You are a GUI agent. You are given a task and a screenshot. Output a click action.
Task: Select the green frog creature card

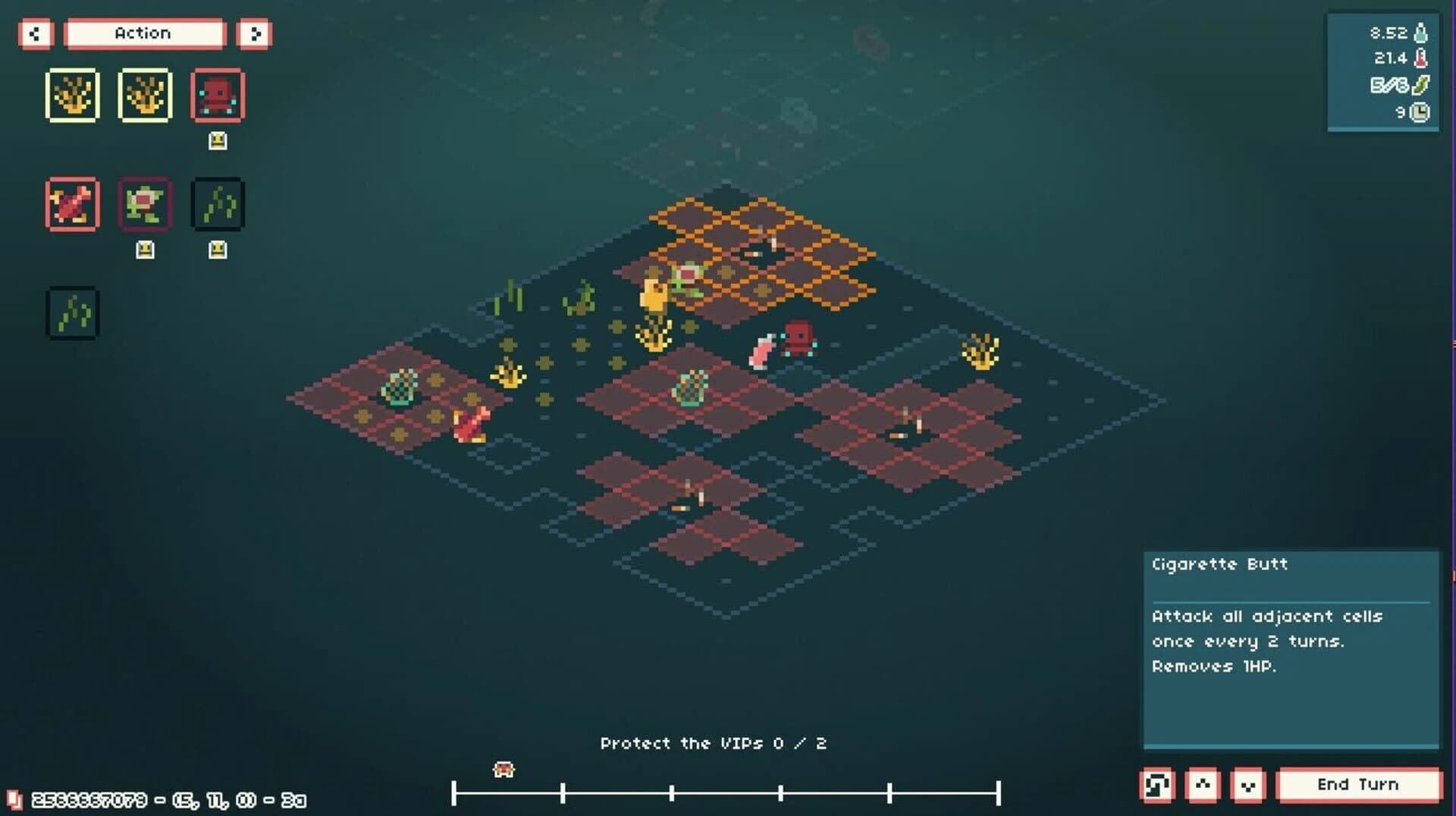click(146, 202)
